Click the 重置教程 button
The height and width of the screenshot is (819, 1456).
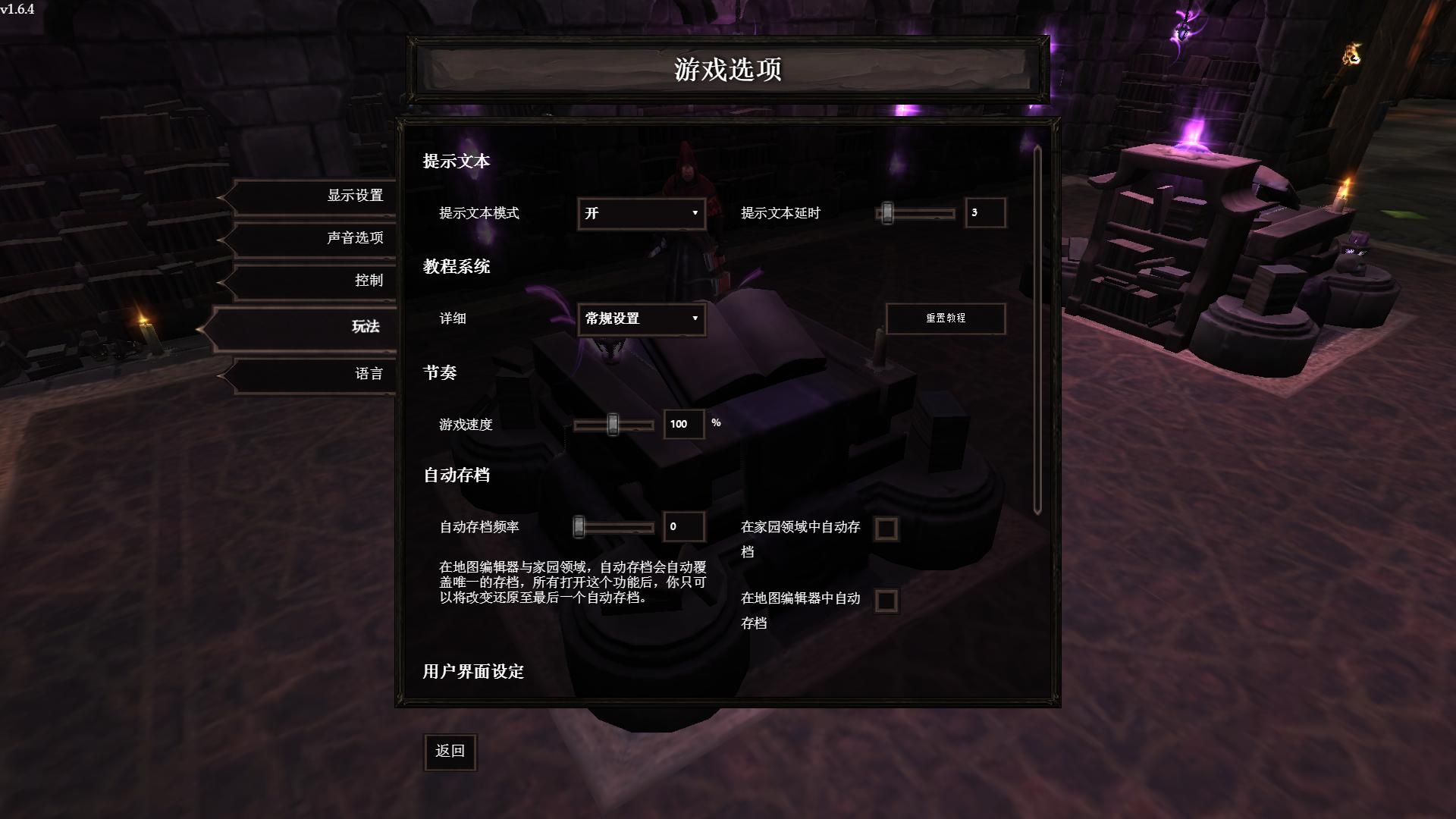pyautogui.click(x=945, y=318)
